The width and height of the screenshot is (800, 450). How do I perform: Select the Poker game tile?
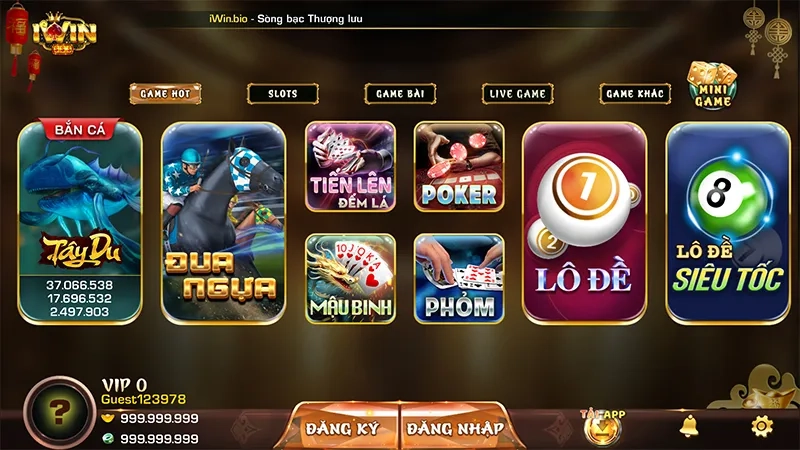click(459, 166)
